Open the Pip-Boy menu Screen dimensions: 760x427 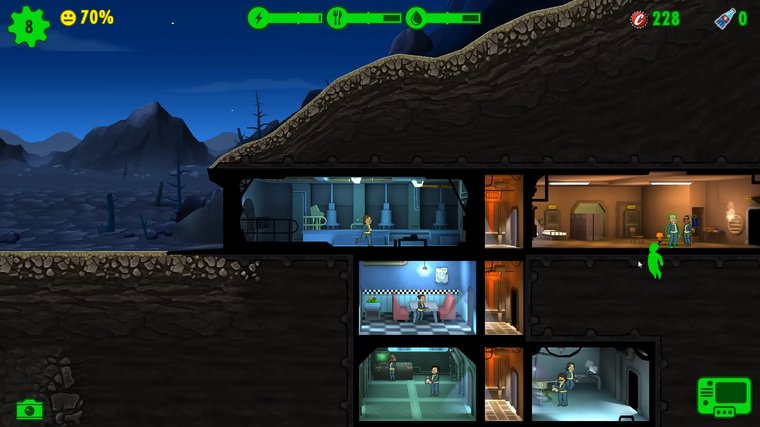click(x=724, y=396)
